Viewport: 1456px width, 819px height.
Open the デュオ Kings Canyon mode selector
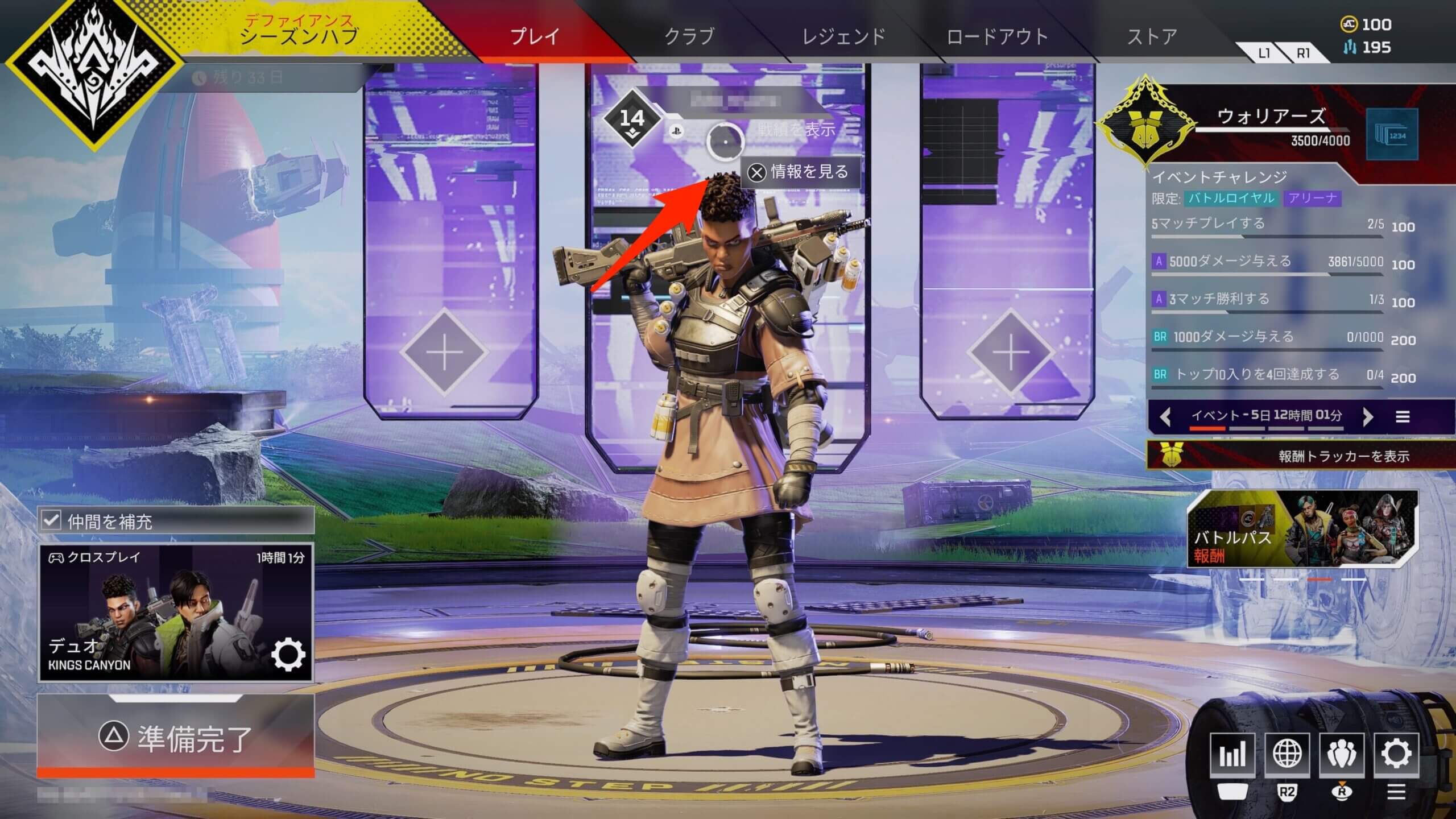click(x=176, y=613)
